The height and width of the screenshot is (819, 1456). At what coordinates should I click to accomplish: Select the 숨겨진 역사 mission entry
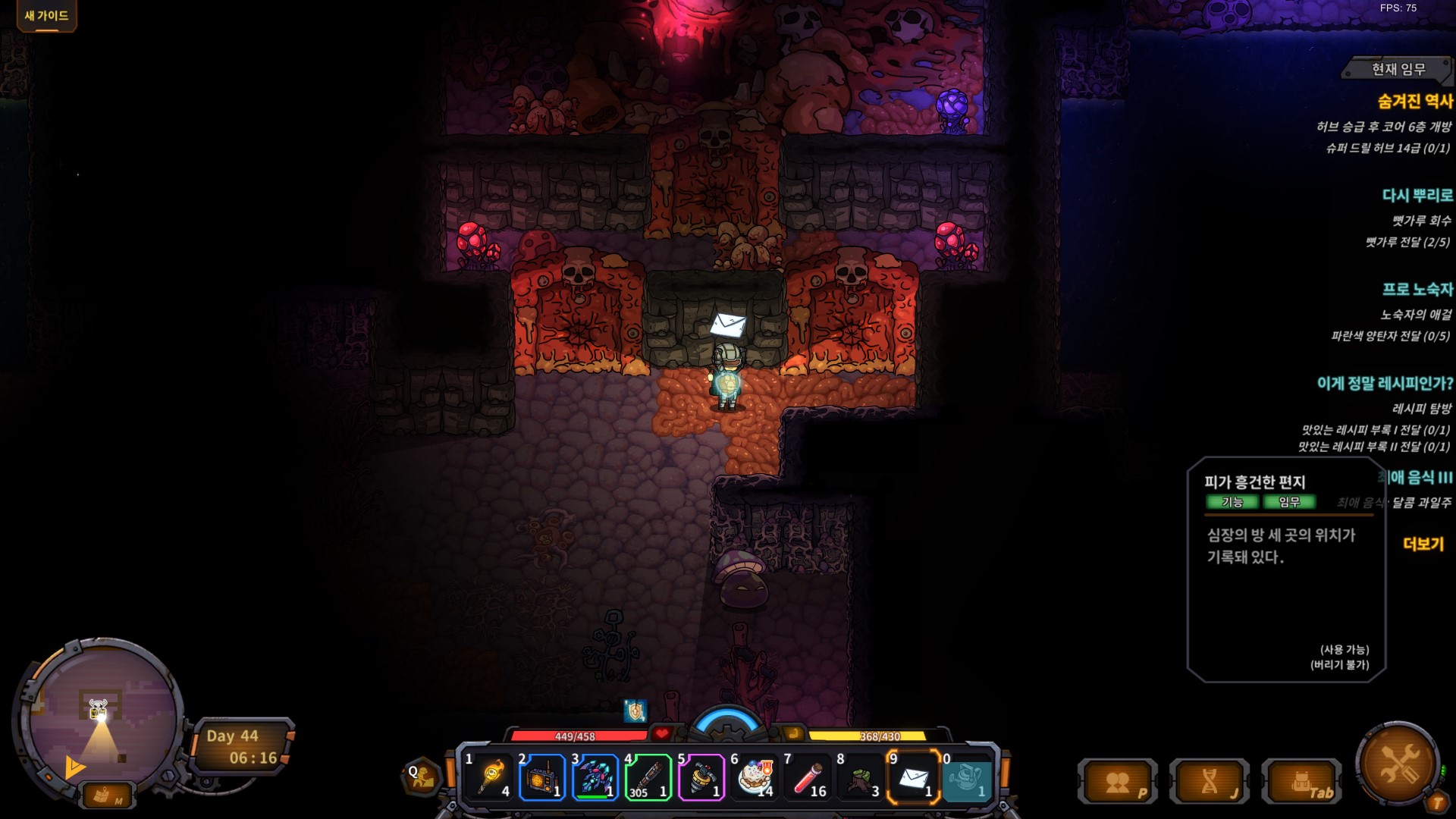[x=1415, y=101]
